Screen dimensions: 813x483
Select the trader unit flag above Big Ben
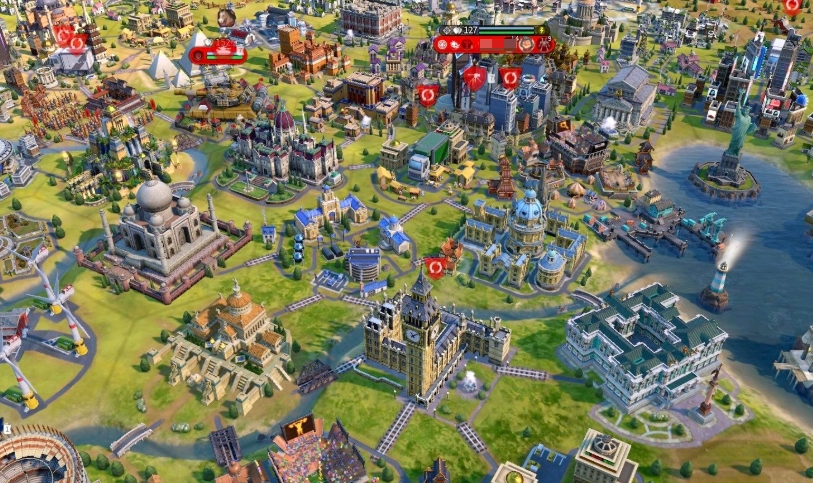[x=435, y=268]
